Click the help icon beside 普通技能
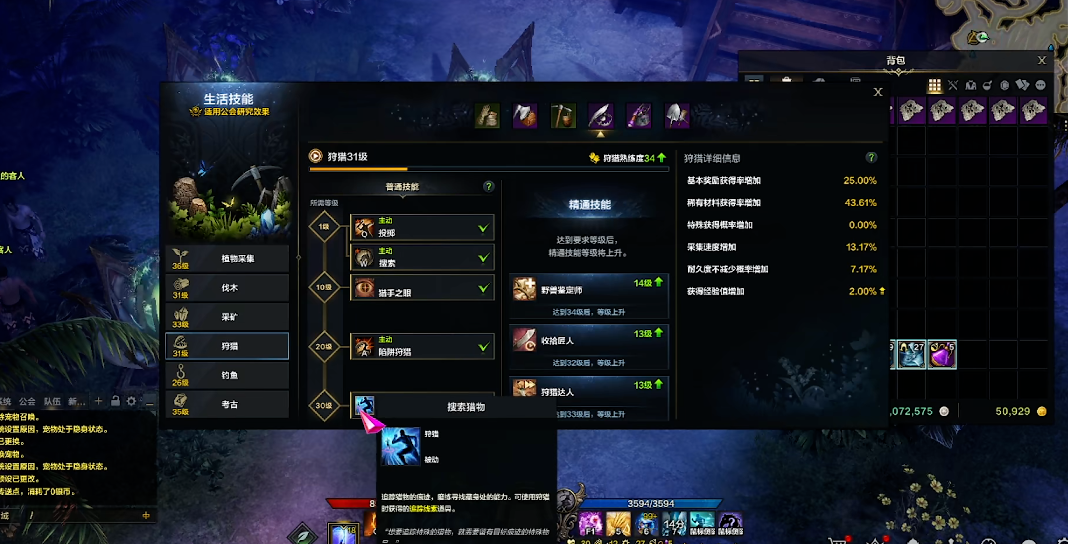The width and height of the screenshot is (1068, 544). (488, 187)
